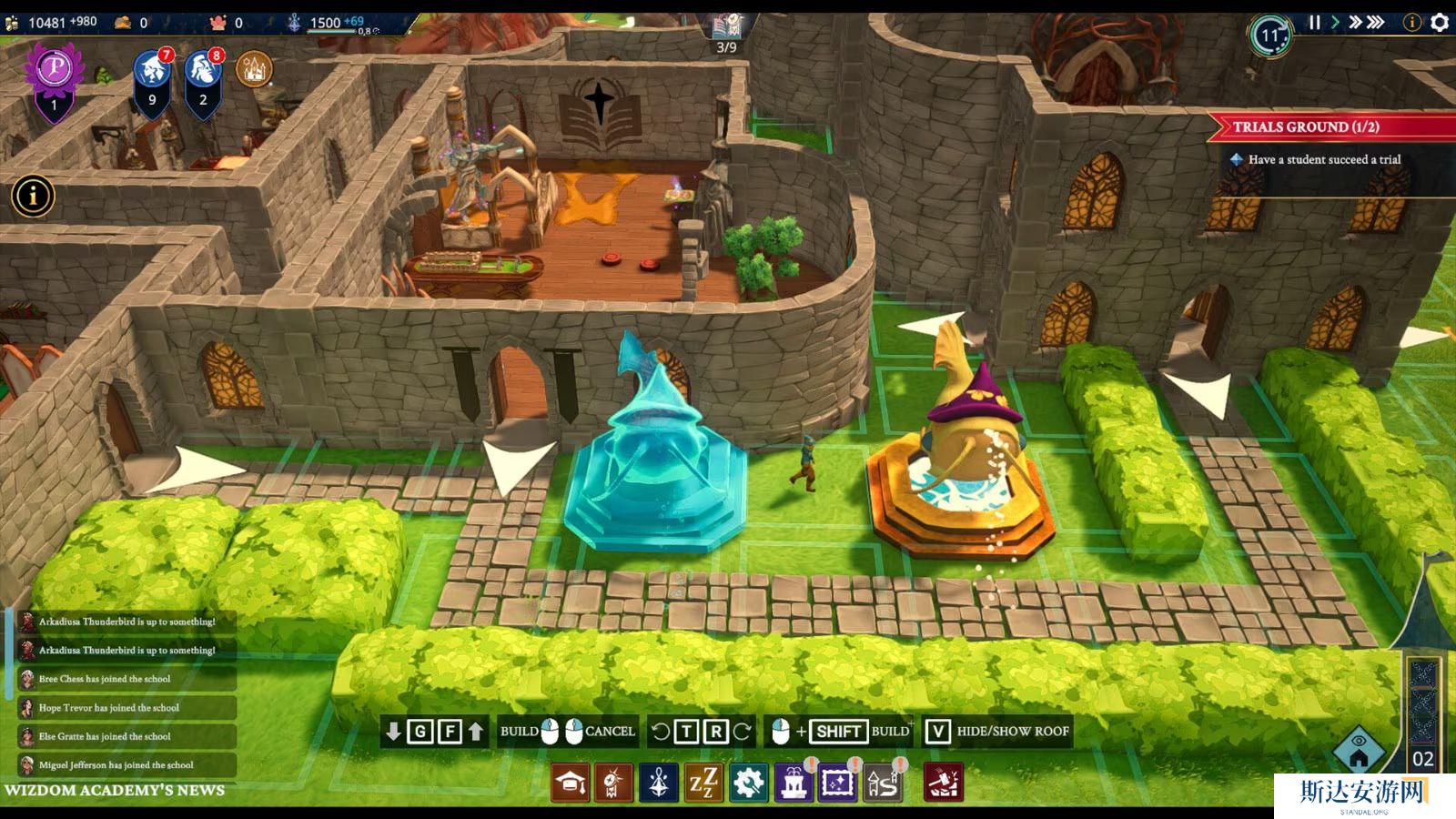
Task: Select the fountain decoration build category
Action: coord(793,783)
